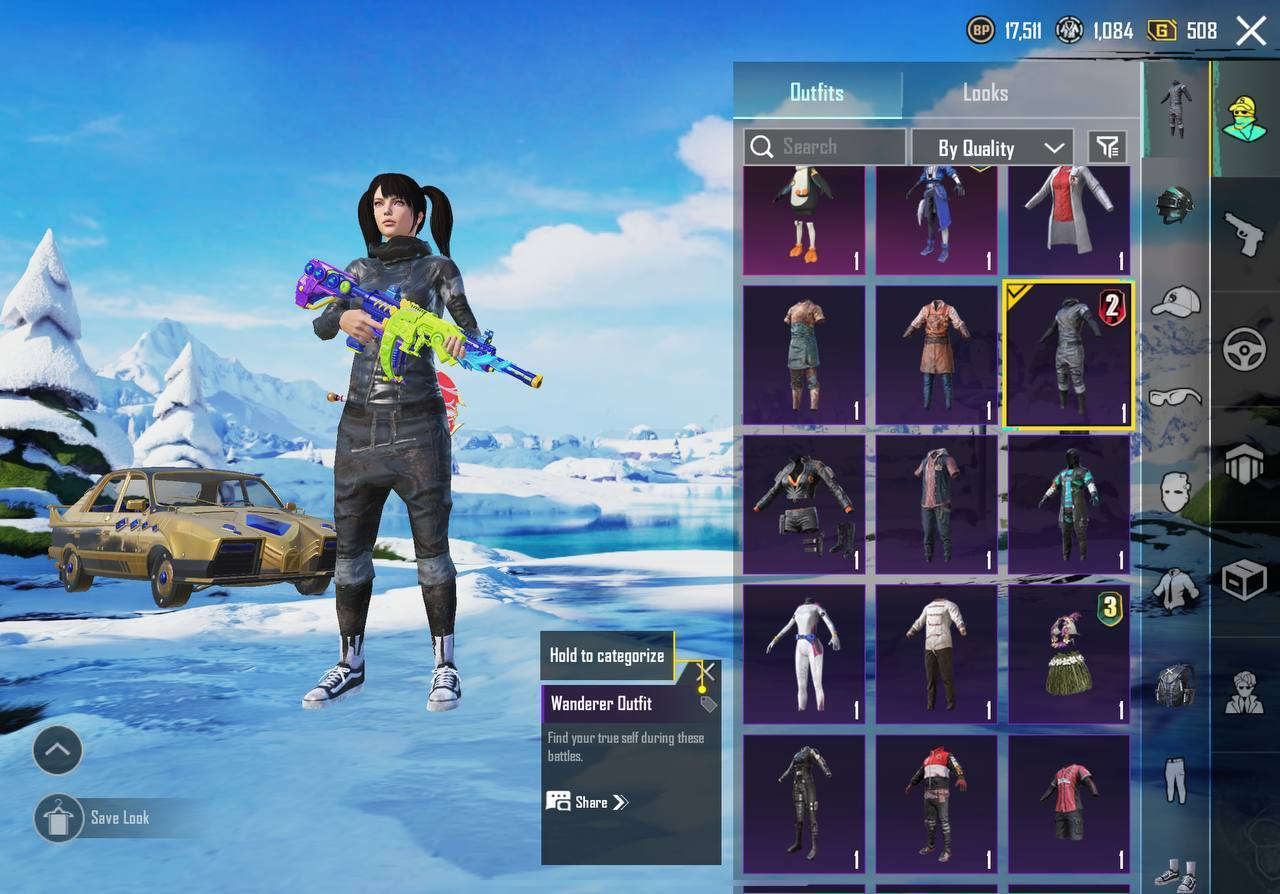
Task: Open the By Quality sort dropdown
Action: click(x=992, y=148)
